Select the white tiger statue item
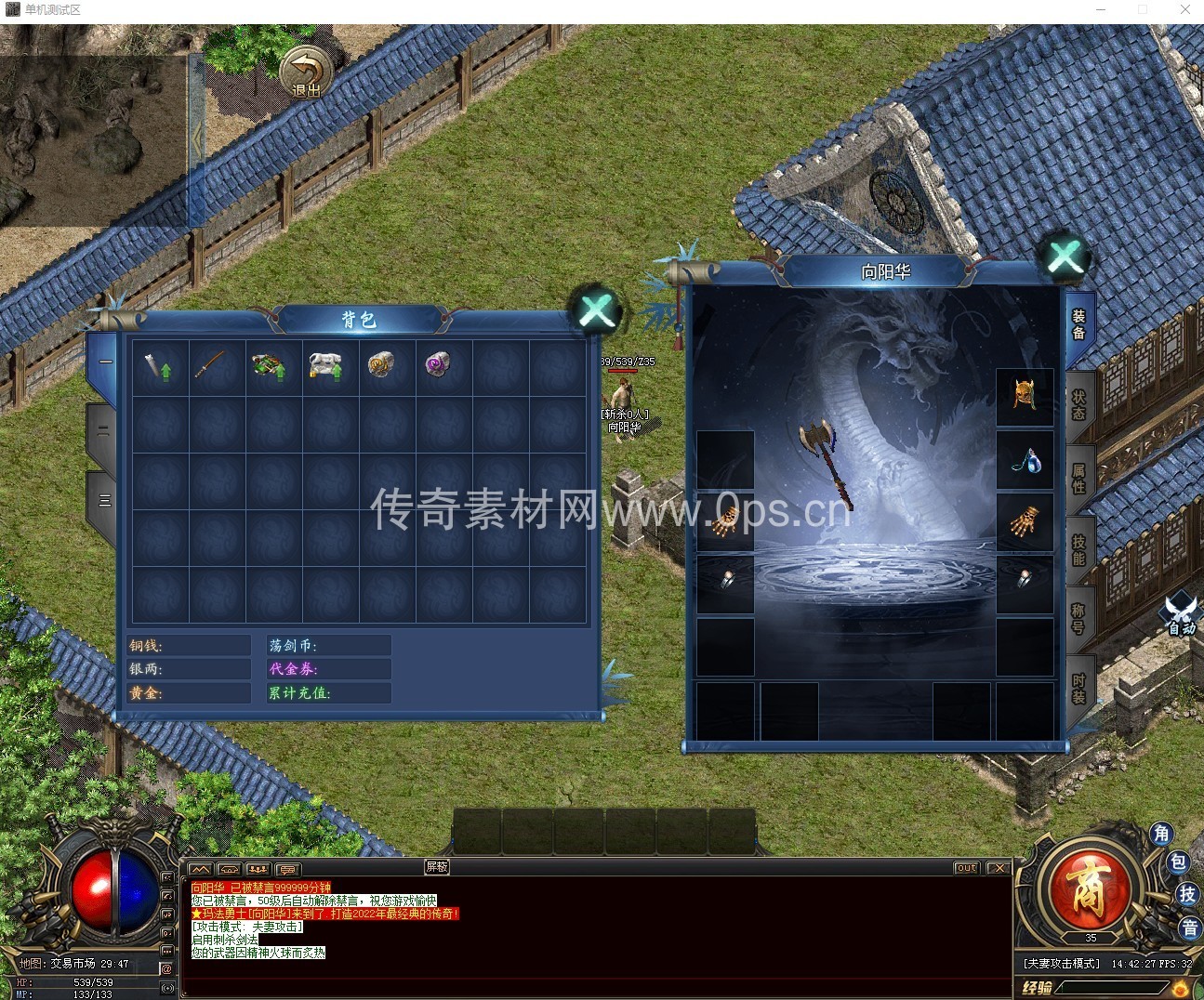 (x=327, y=366)
